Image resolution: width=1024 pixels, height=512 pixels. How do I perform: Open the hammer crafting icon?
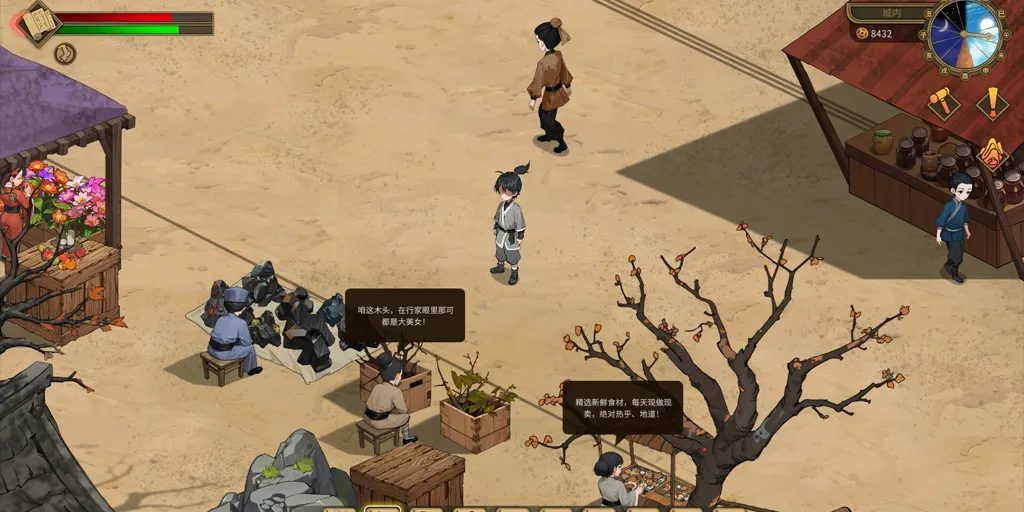tap(941, 100)
